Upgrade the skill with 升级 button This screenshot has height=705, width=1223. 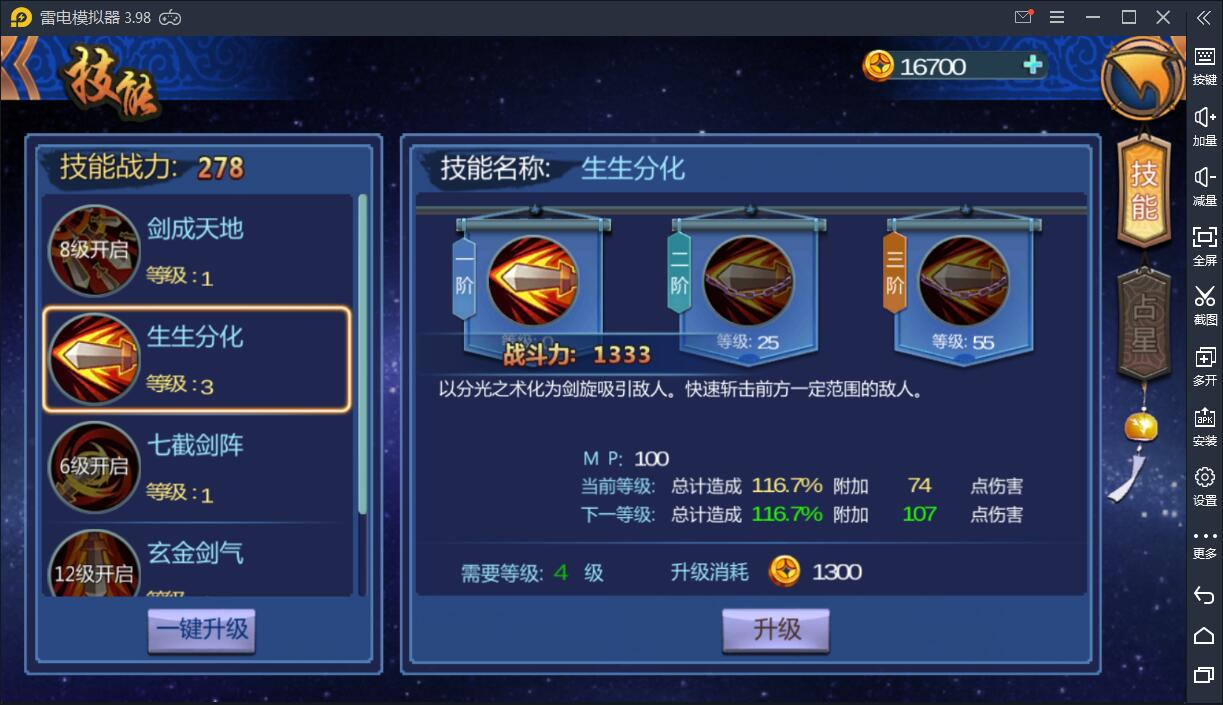(x=776, y=630)
